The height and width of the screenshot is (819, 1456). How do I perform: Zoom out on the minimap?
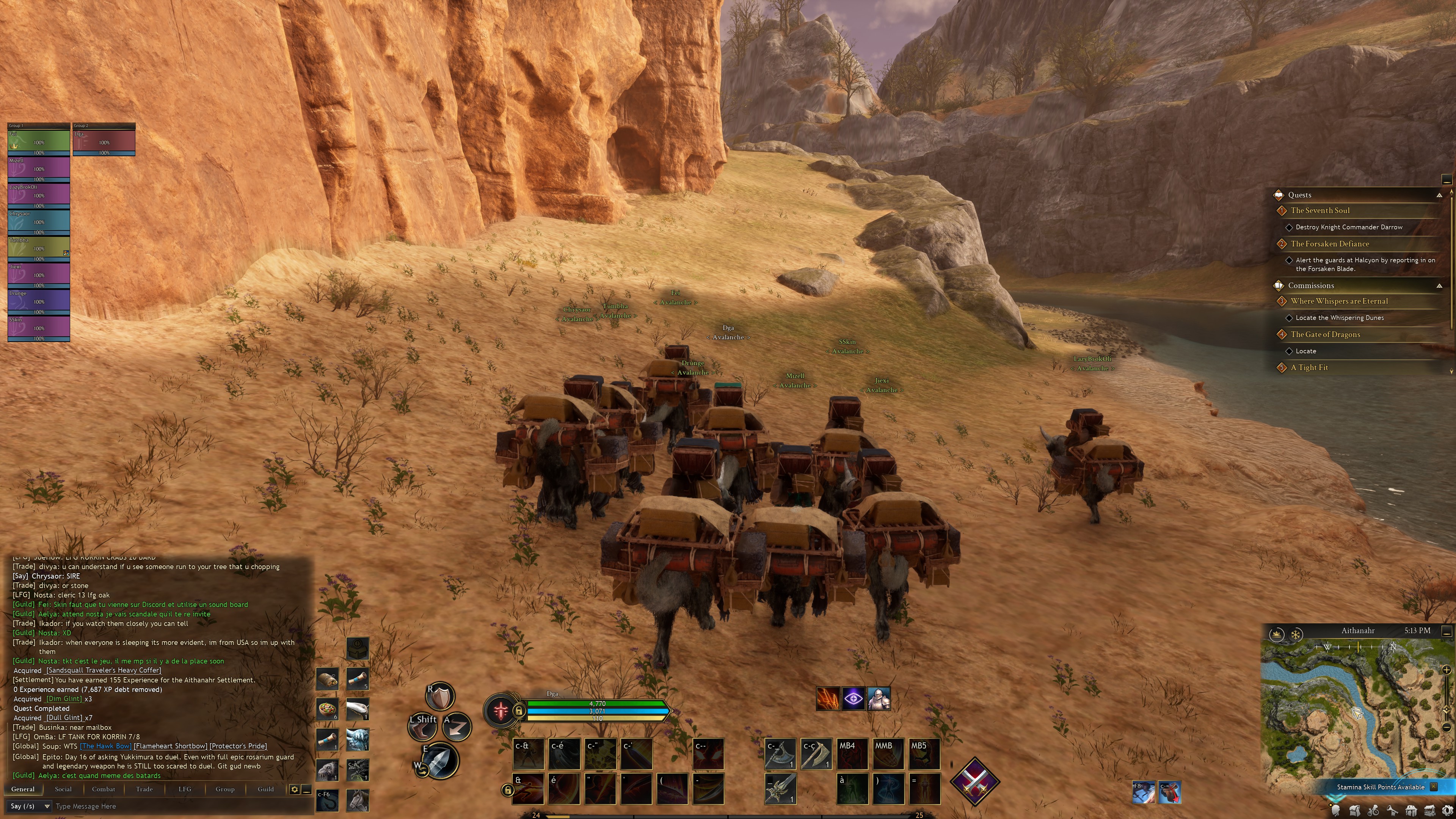1447,728
